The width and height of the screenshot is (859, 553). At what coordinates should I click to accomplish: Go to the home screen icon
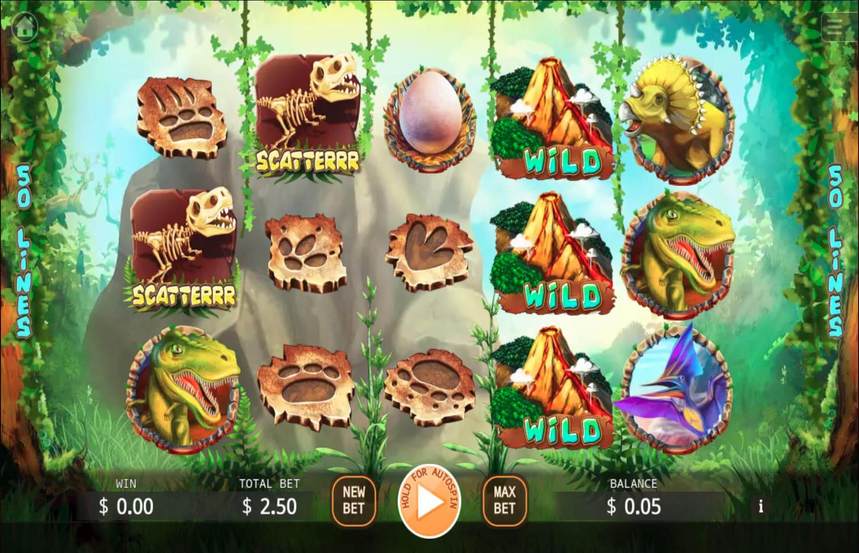pyautogui.click(x=25, y=27)
